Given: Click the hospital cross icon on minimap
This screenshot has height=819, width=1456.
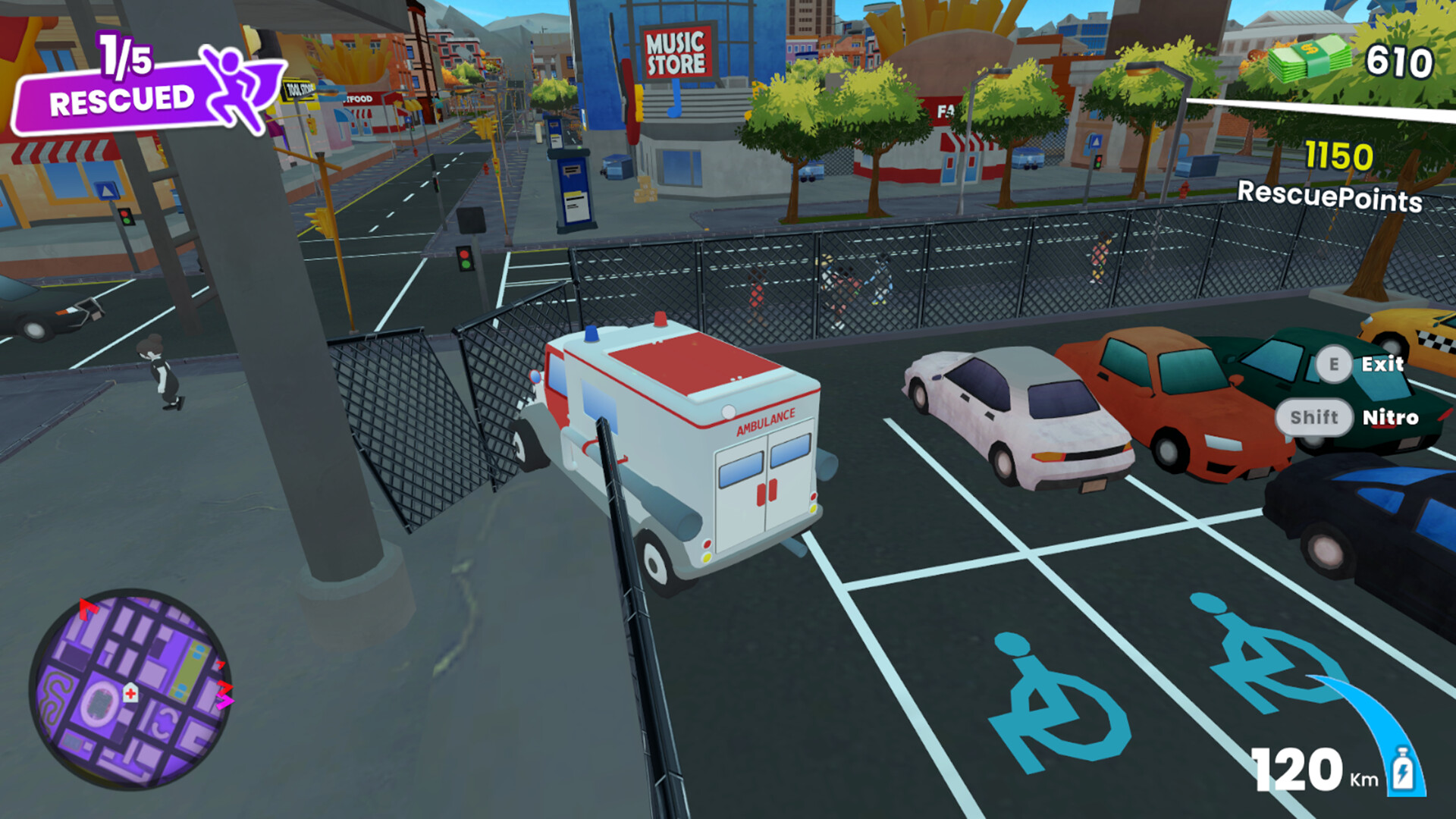Looking at the screenshot, I should click(129, 692).
